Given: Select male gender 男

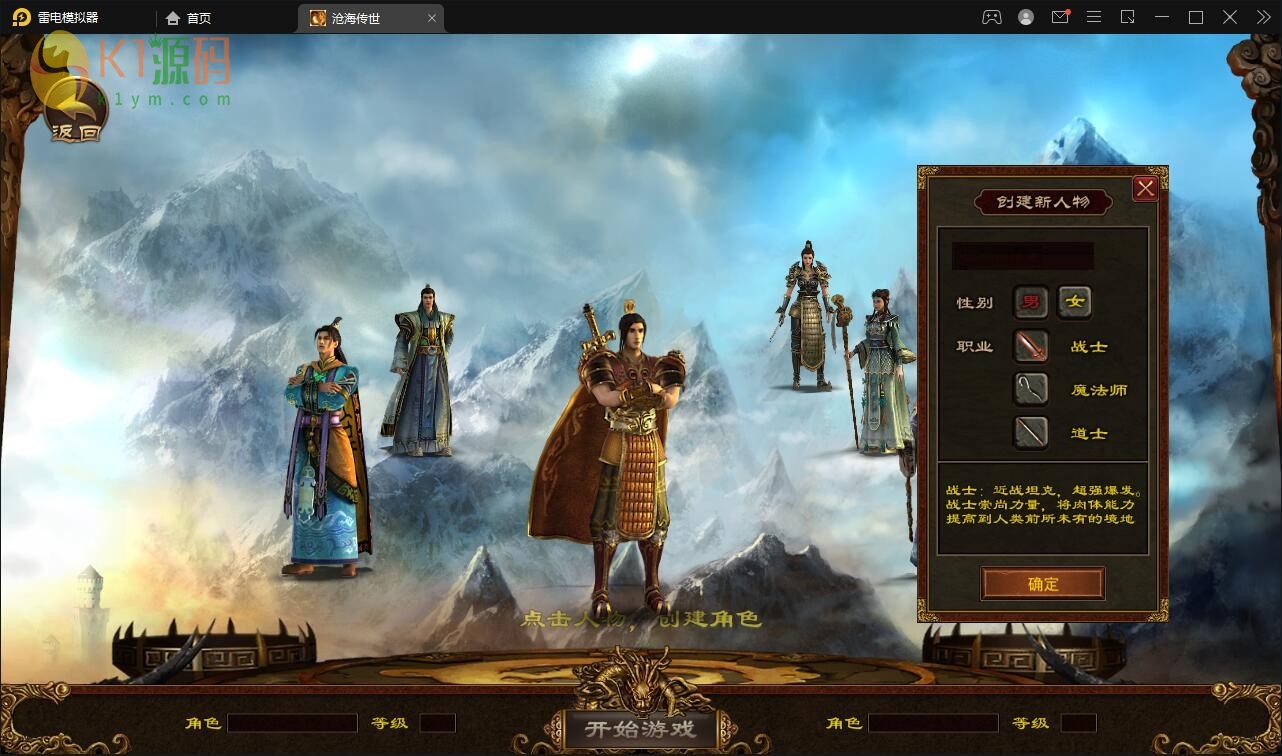Looking at the screenshot, I should click(x=1030, y=302).
